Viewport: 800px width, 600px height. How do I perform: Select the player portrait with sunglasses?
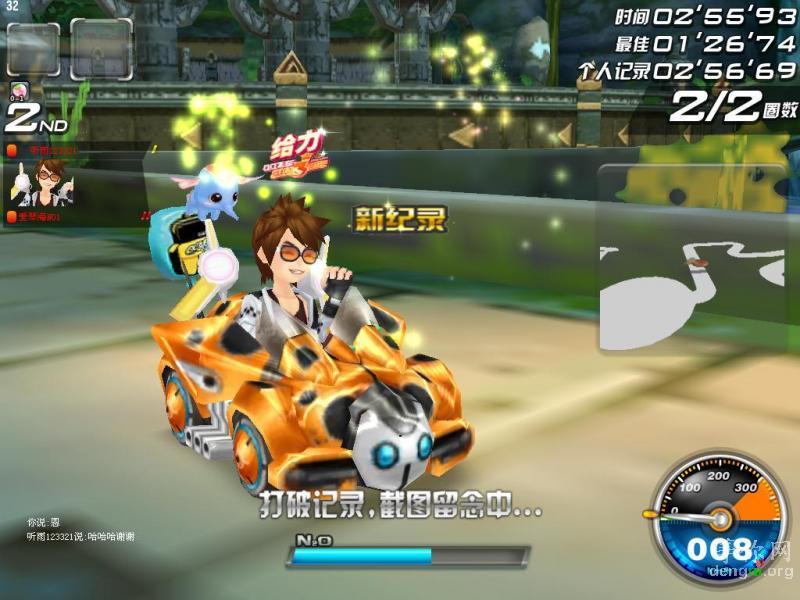[40, 182]
